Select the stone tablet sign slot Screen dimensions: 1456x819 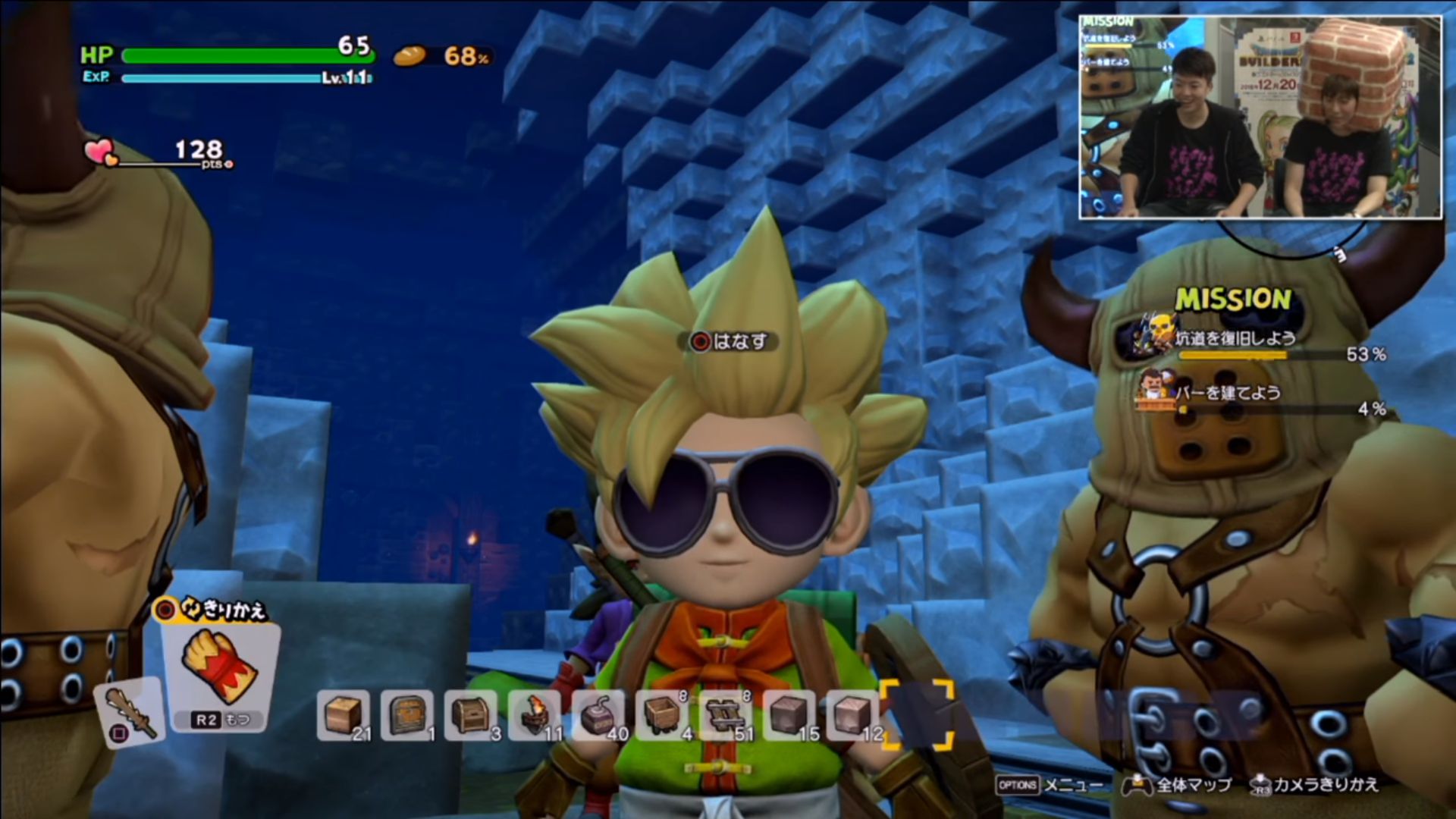407,715
